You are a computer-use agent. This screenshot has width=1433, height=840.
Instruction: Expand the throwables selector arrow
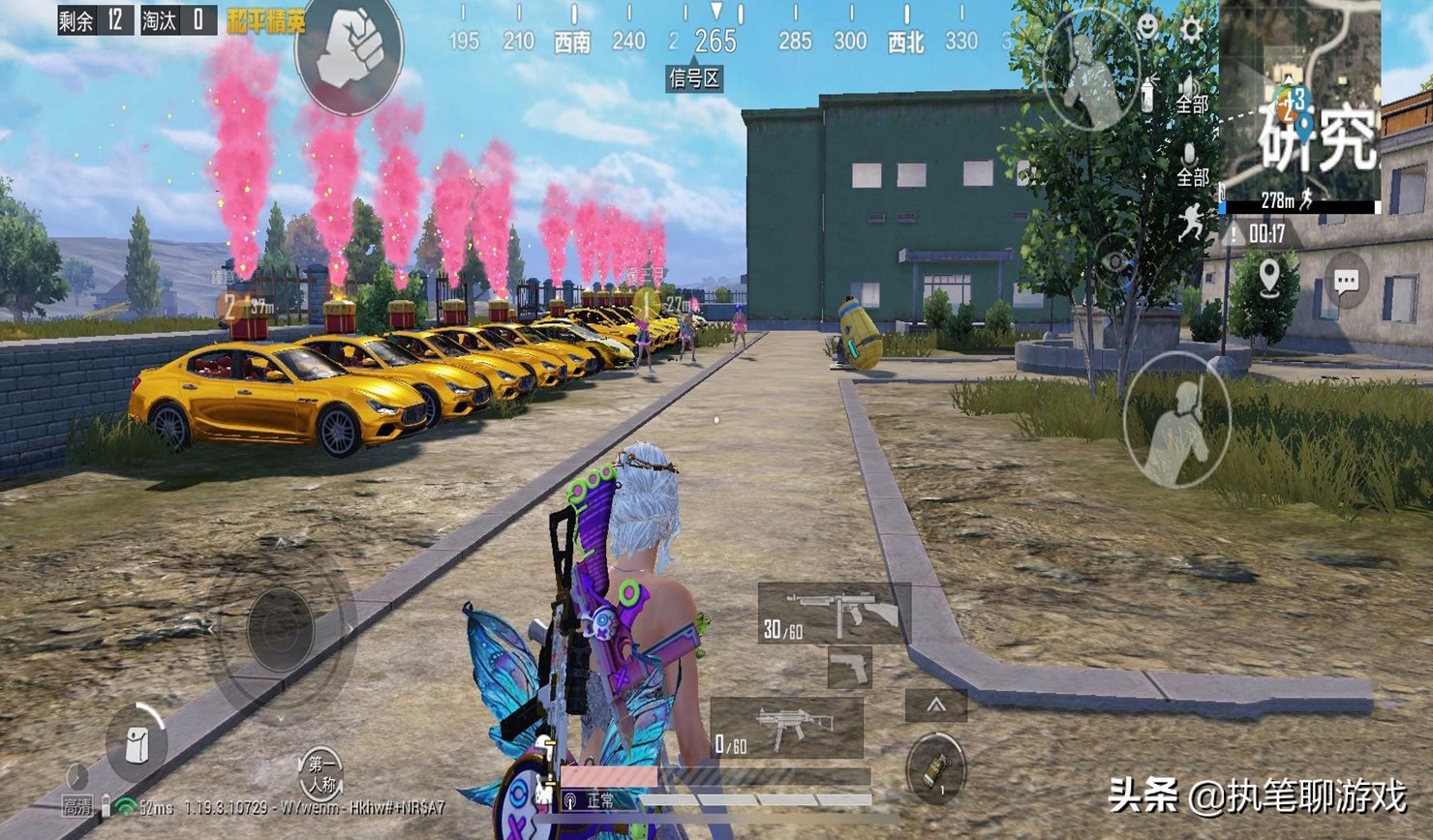[x=935, y=705]
